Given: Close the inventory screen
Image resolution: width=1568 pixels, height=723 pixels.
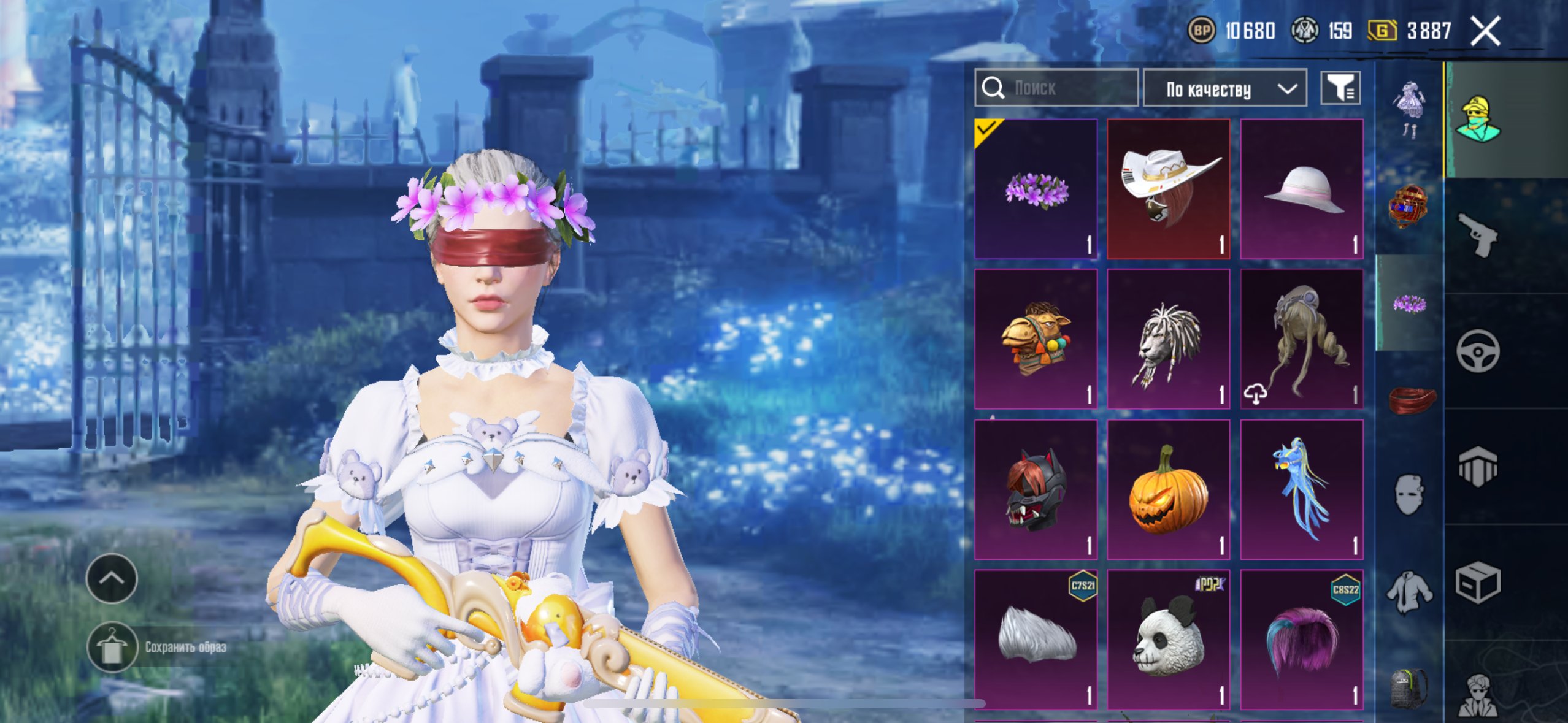Looking at the screenshot, I should coord(1485,31).
